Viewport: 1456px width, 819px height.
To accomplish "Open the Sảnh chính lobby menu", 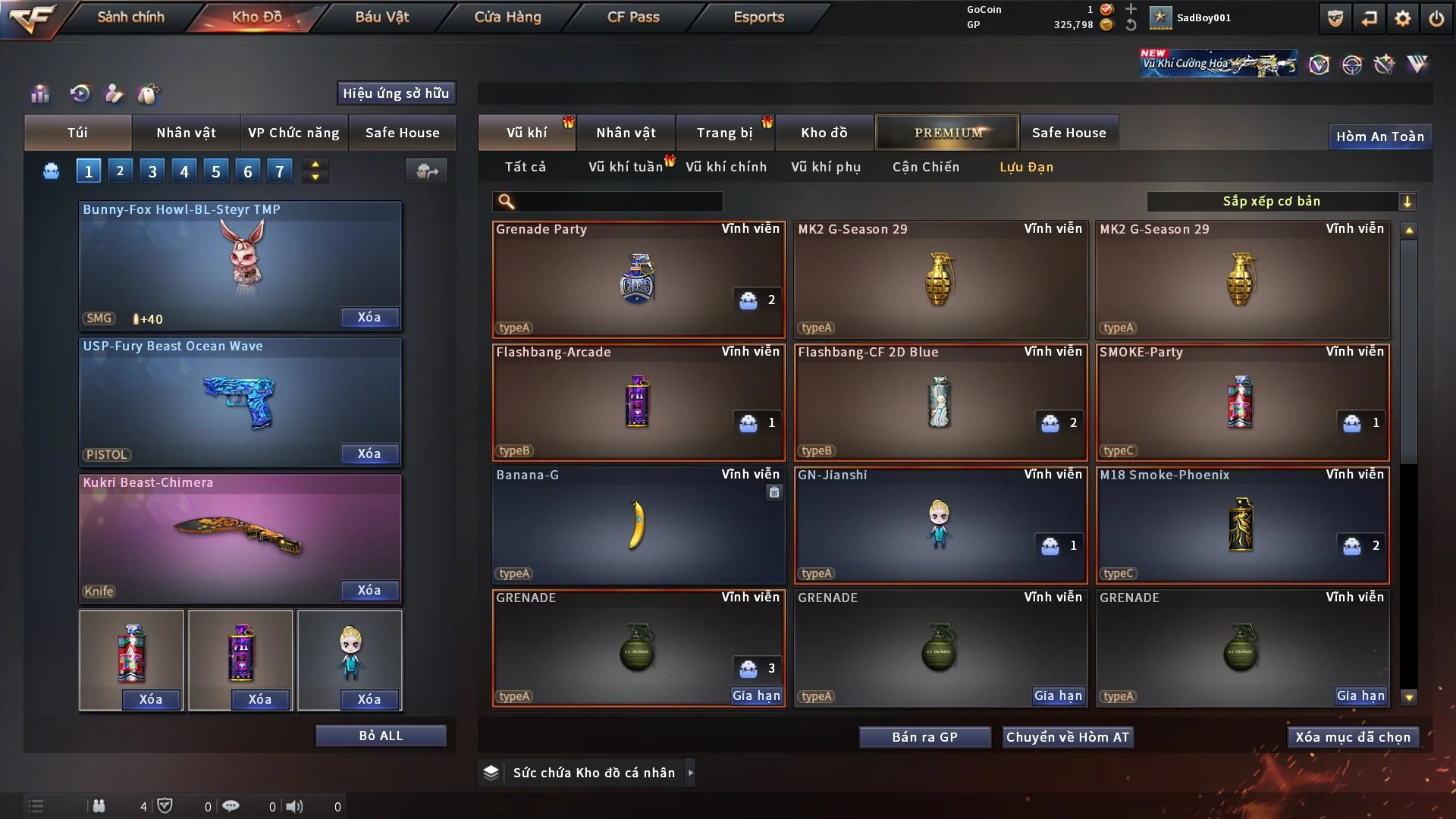I will coord(130,17).
